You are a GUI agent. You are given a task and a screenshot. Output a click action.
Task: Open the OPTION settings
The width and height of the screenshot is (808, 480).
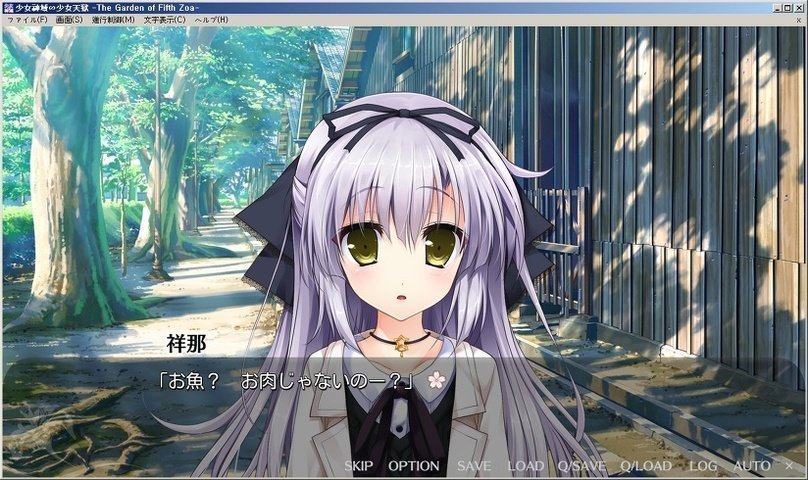pyautogui.click(x=413, y=466)
